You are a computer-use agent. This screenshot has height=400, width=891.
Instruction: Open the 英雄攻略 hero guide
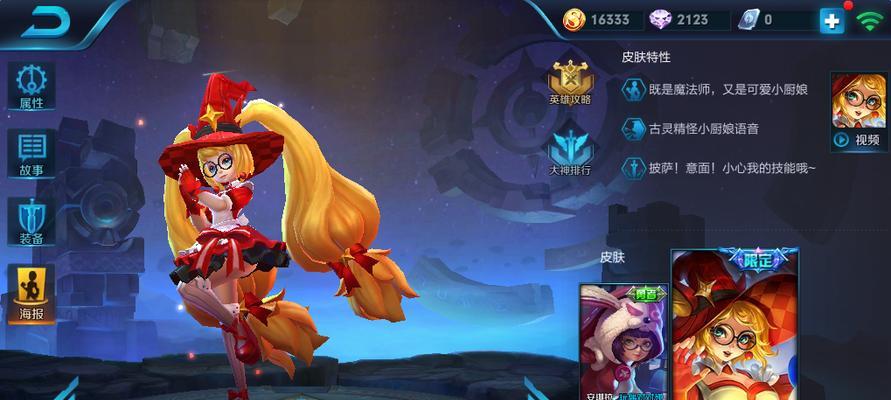[x=570, y=82]
